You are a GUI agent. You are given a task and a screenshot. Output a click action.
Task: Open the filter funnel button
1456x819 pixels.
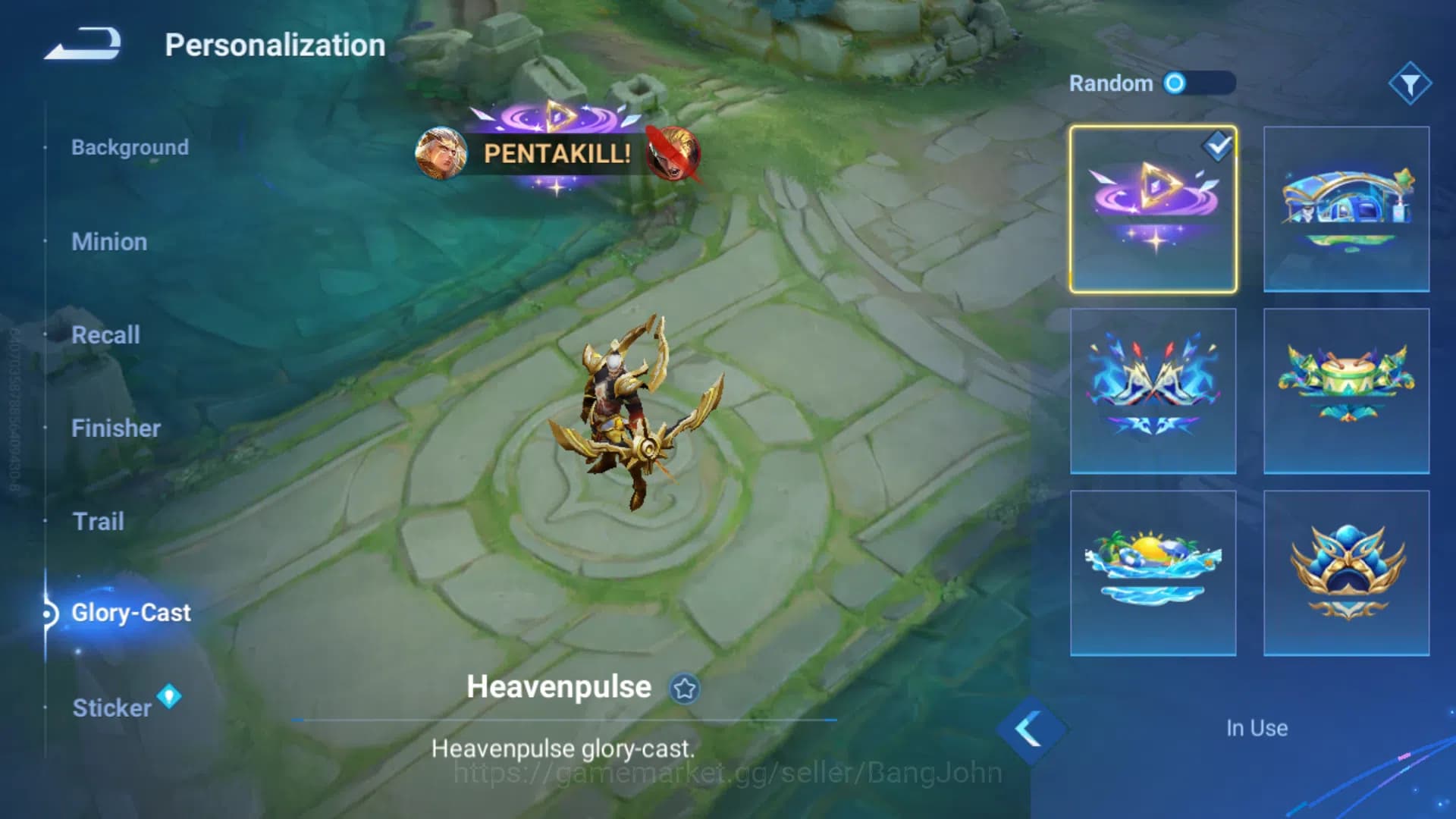click(x=1410, y=83)
